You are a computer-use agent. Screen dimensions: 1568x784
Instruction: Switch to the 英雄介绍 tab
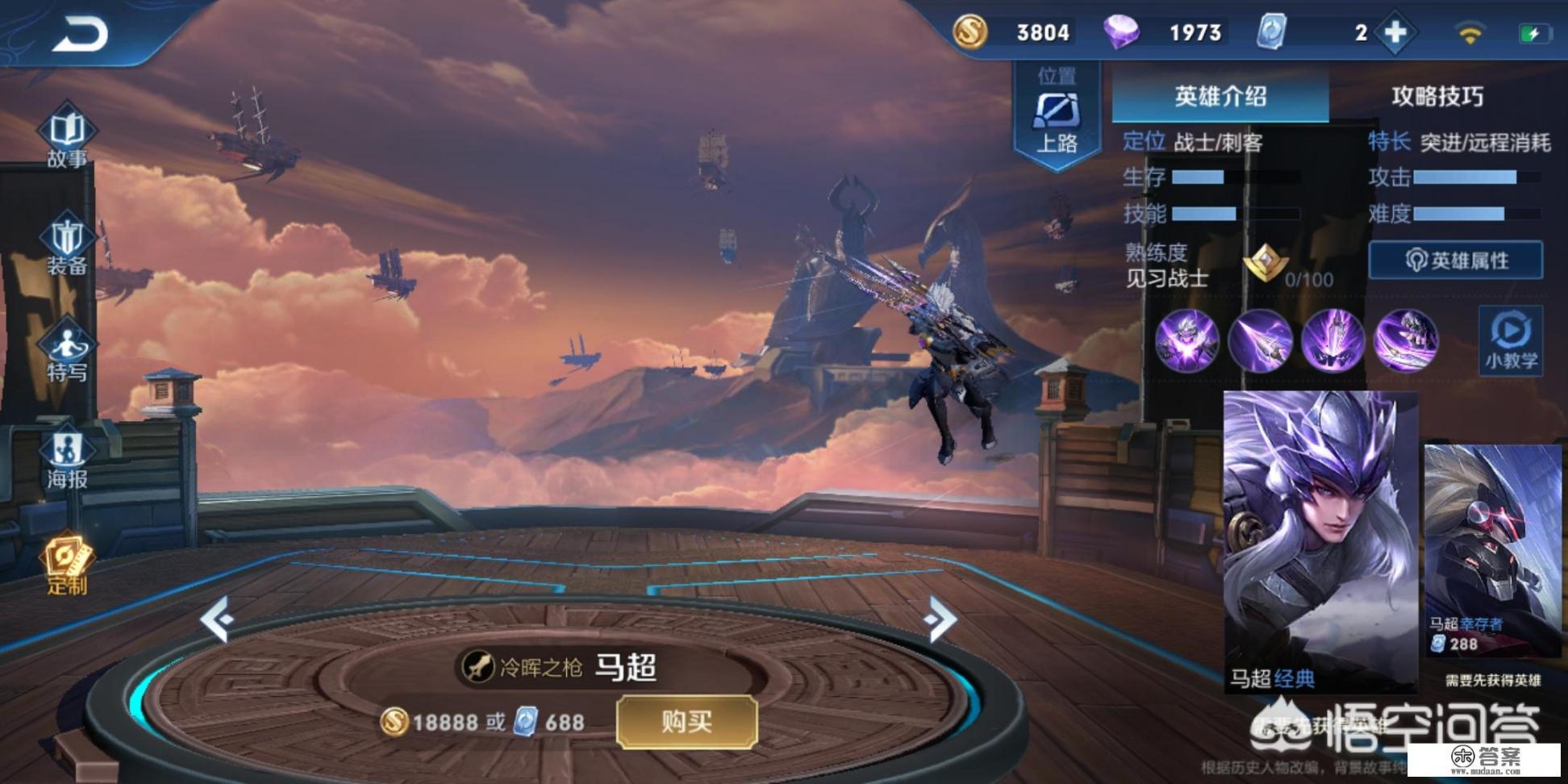click(x=1220, y=97)
